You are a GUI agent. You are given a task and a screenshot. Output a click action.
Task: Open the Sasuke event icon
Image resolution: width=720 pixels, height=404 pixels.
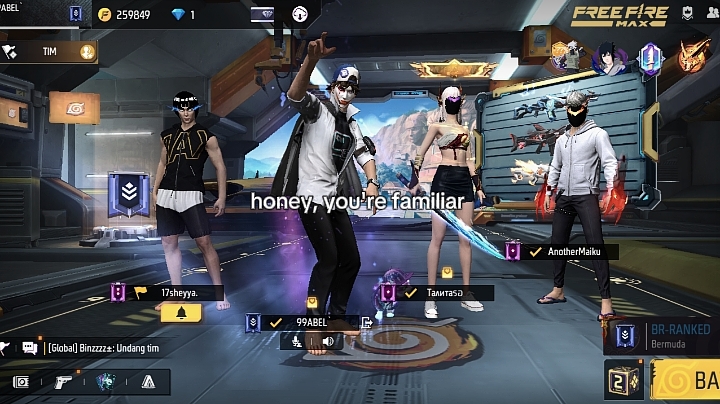[608, 58]
